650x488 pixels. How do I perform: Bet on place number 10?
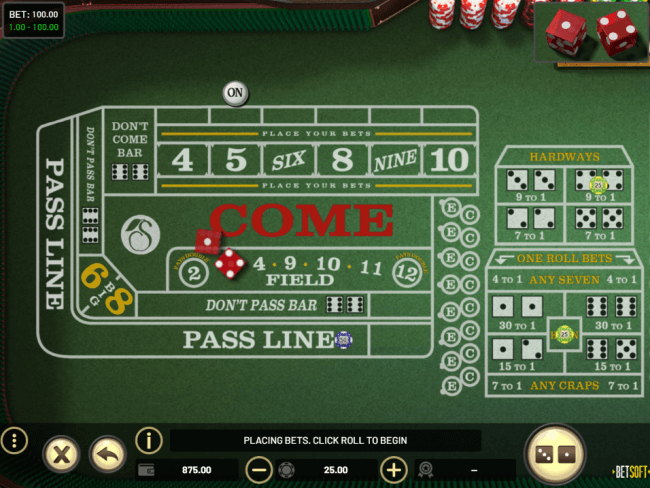point(449,159)
